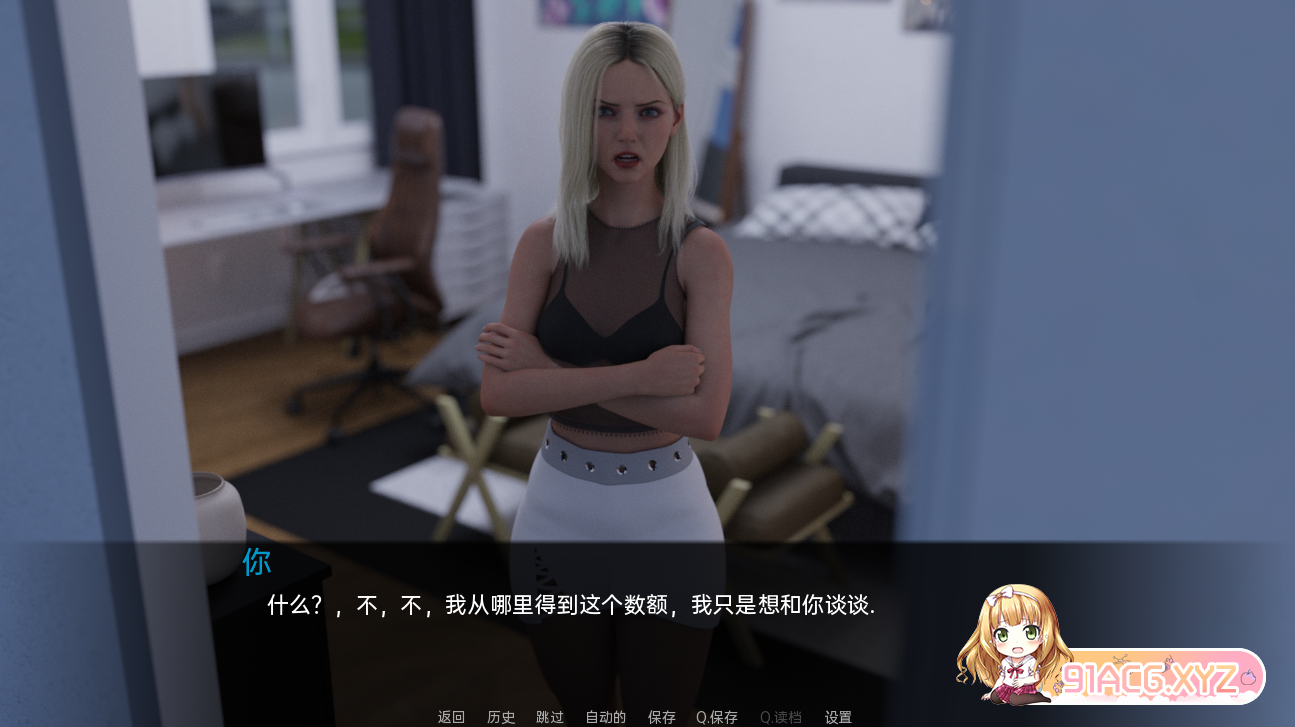
Task: Click the skip 跳过 quick menu entry
Action: [551, 717]
